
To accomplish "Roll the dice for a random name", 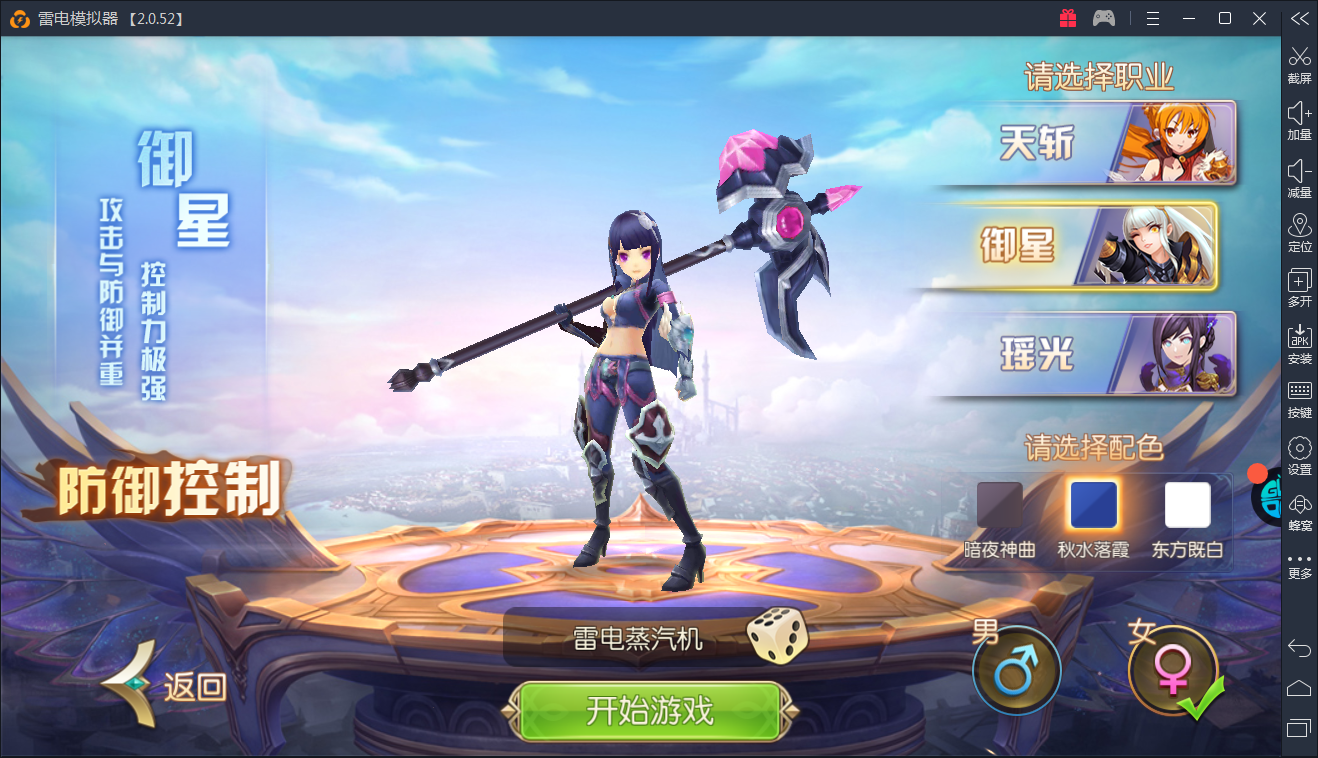I will [777, 637].
